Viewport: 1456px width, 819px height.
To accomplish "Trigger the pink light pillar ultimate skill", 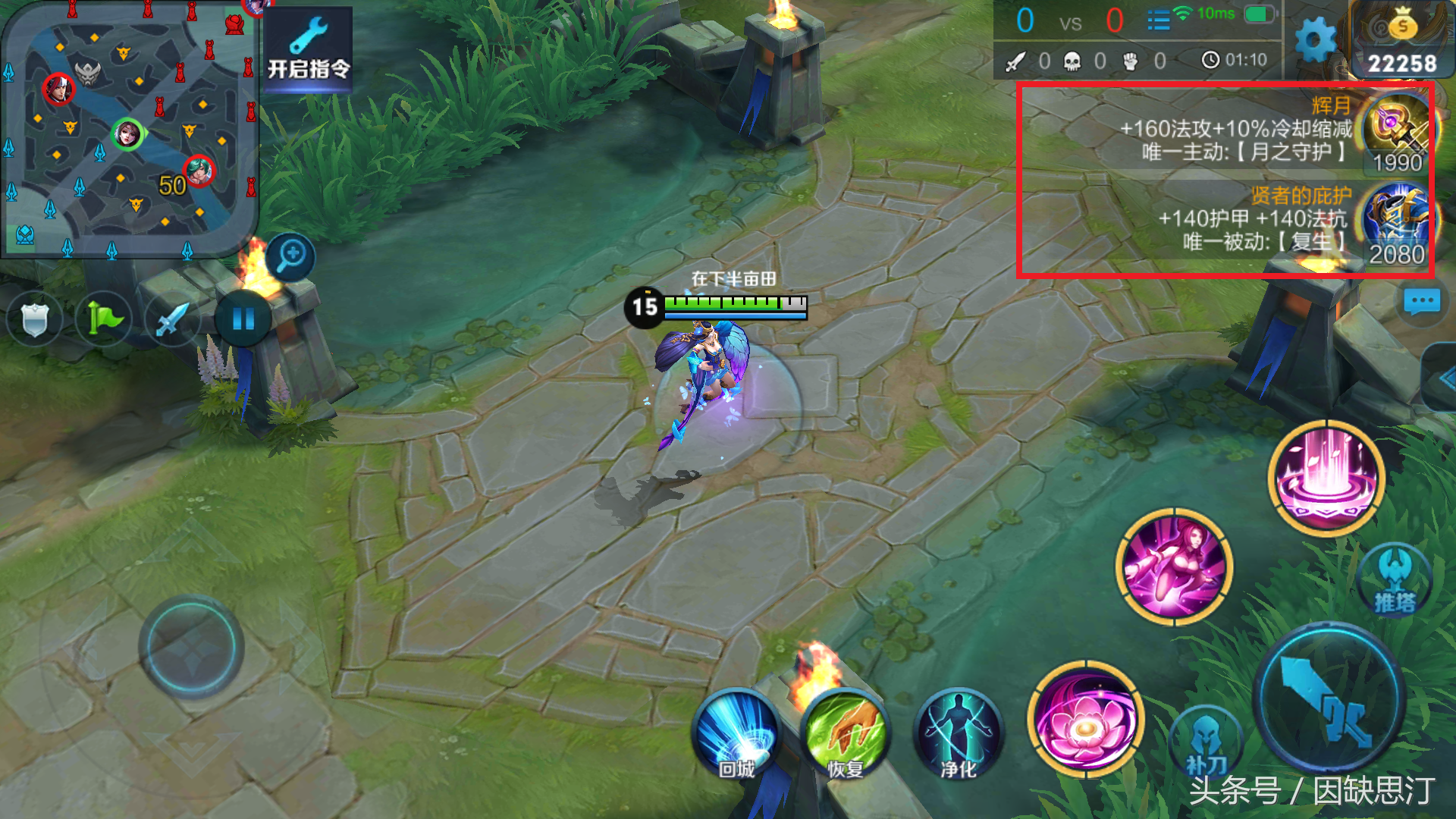I will [1326, 478].
